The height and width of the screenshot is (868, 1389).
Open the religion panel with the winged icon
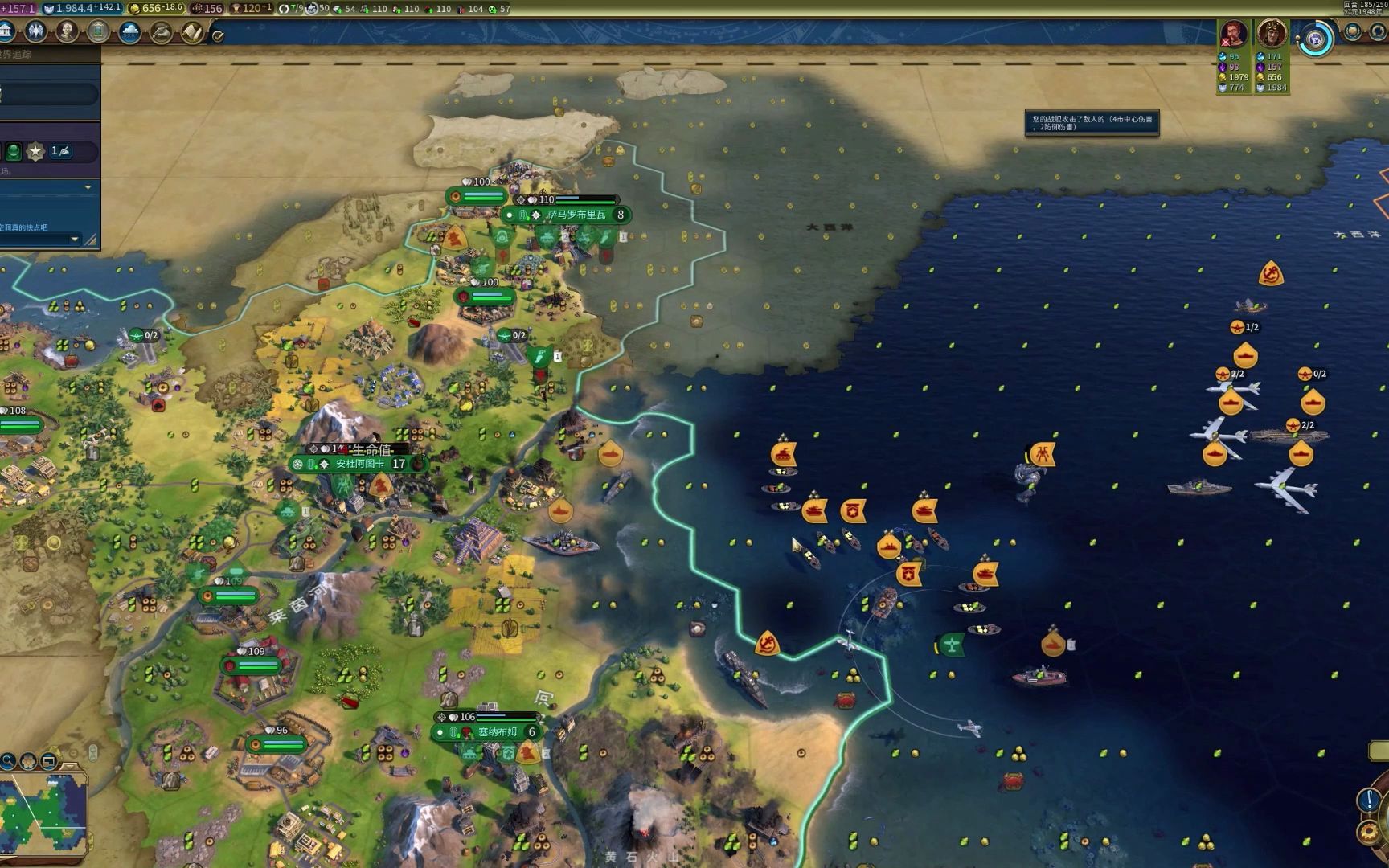click(x=35, y=31)
